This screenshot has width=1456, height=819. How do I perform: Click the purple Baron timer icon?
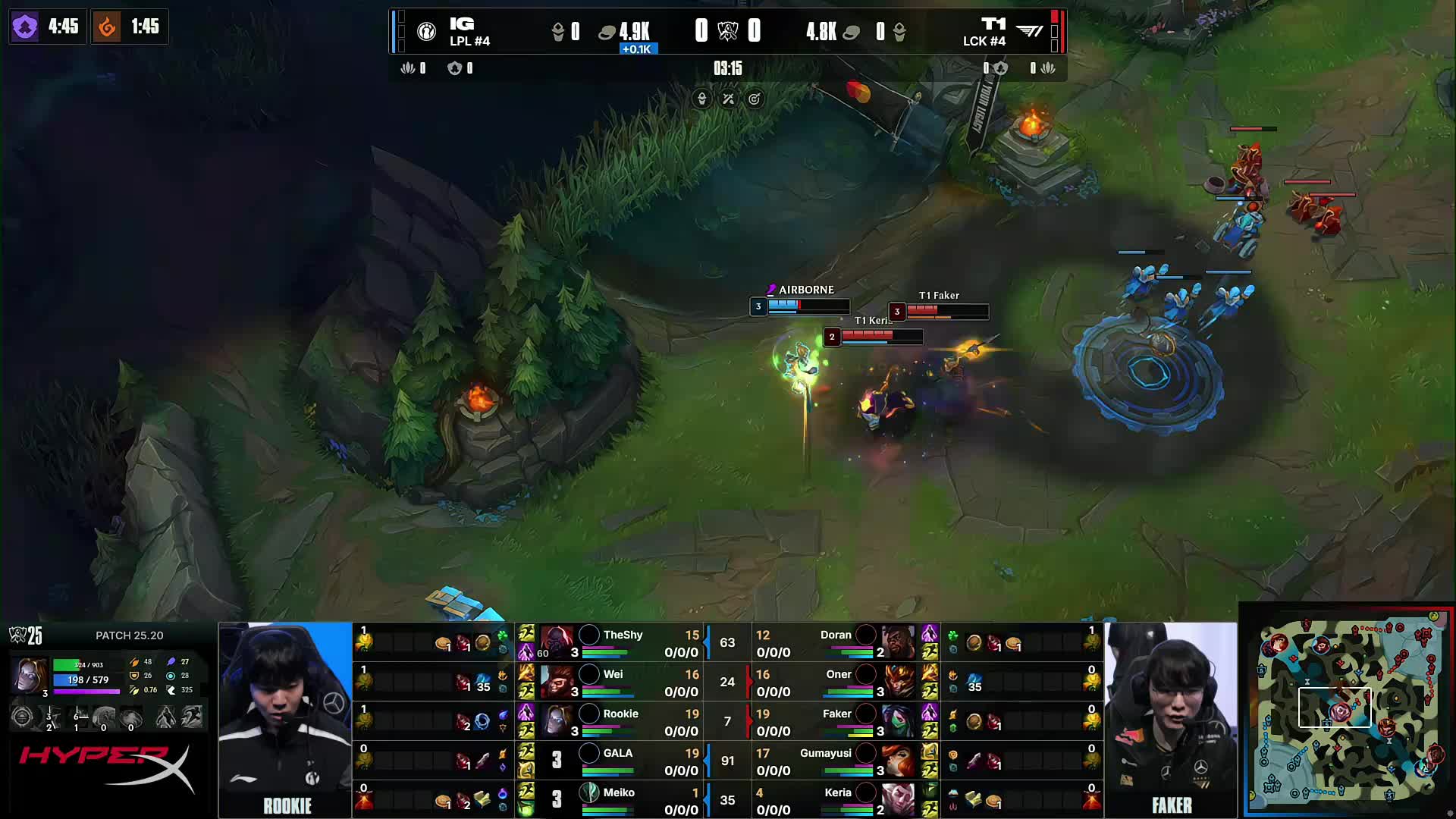pos(25,27)
